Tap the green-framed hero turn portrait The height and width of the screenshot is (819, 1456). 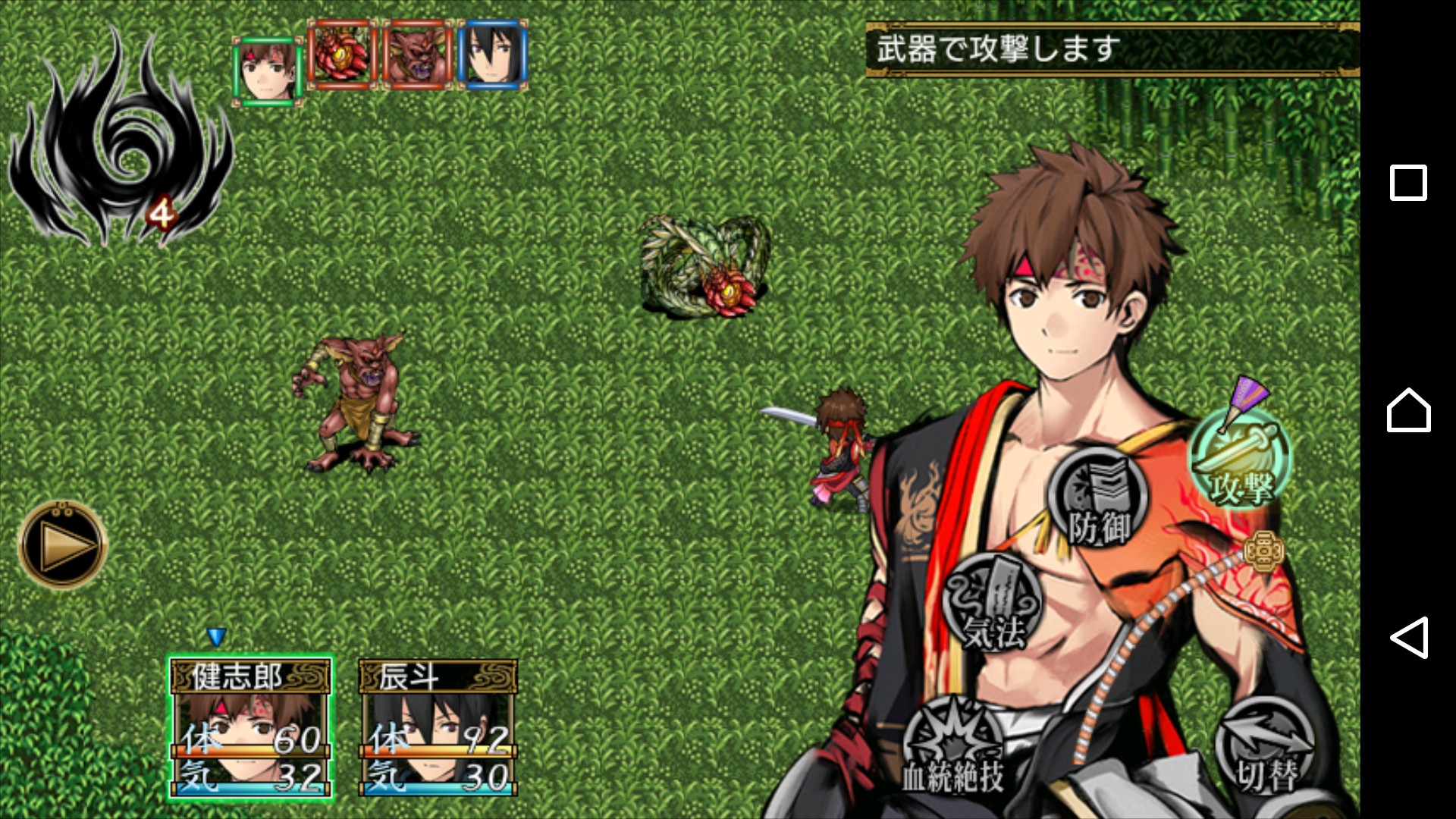pyautogui.click(x=268, y=69)
